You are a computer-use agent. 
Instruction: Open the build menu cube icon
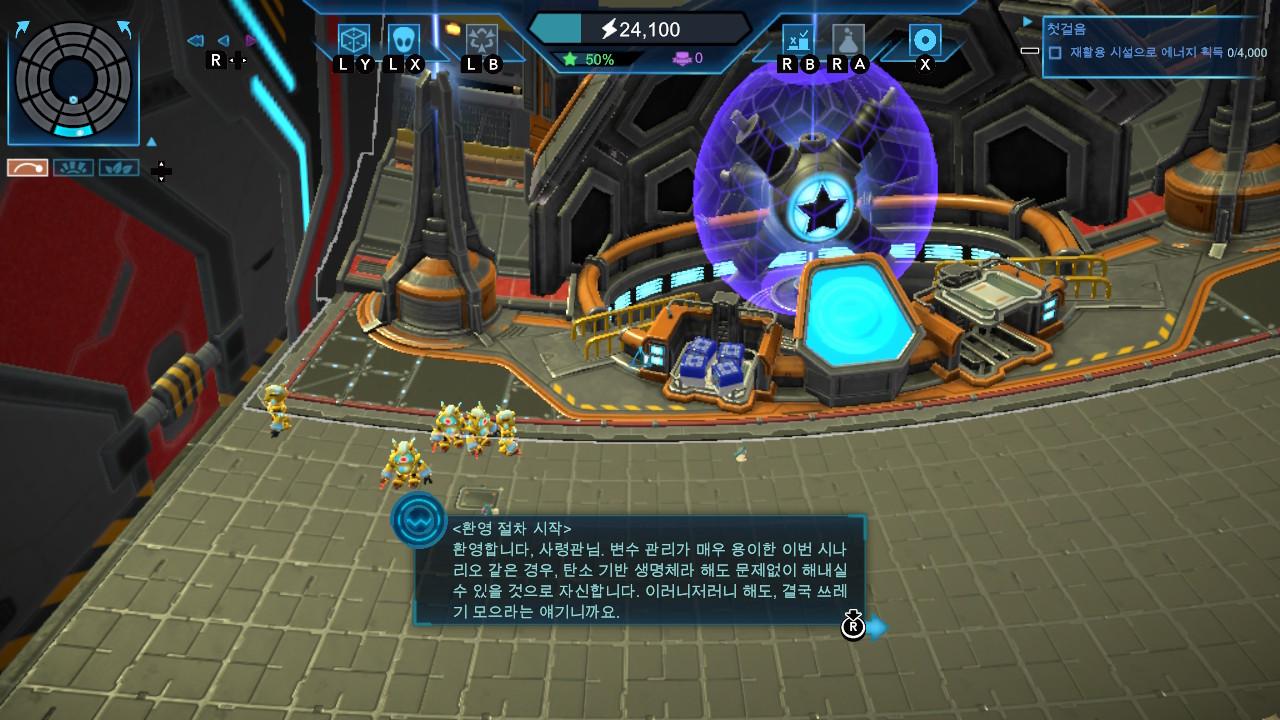click(x=353, y=40)
